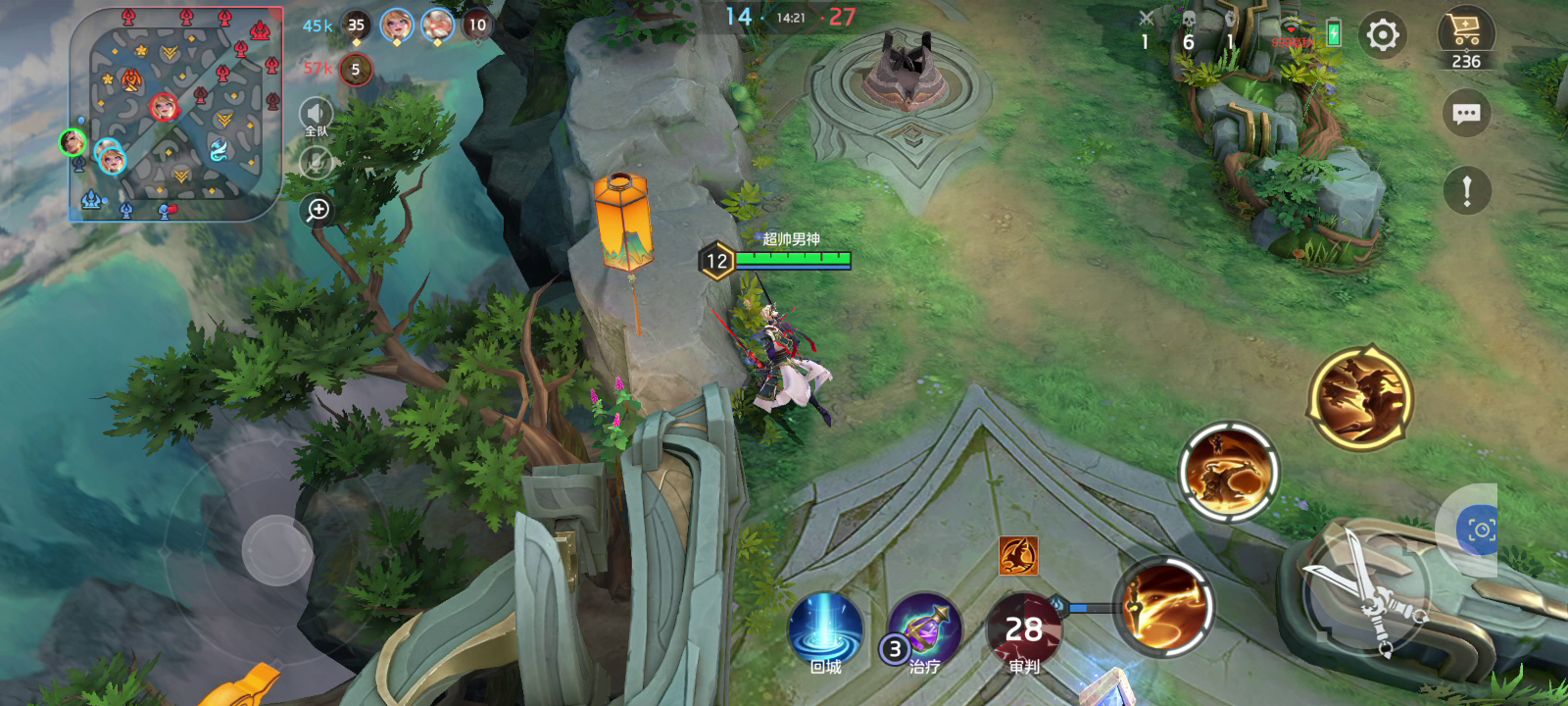Activate the small orange equipment skill icon

pyautogui.click(x=1018, y=556)
